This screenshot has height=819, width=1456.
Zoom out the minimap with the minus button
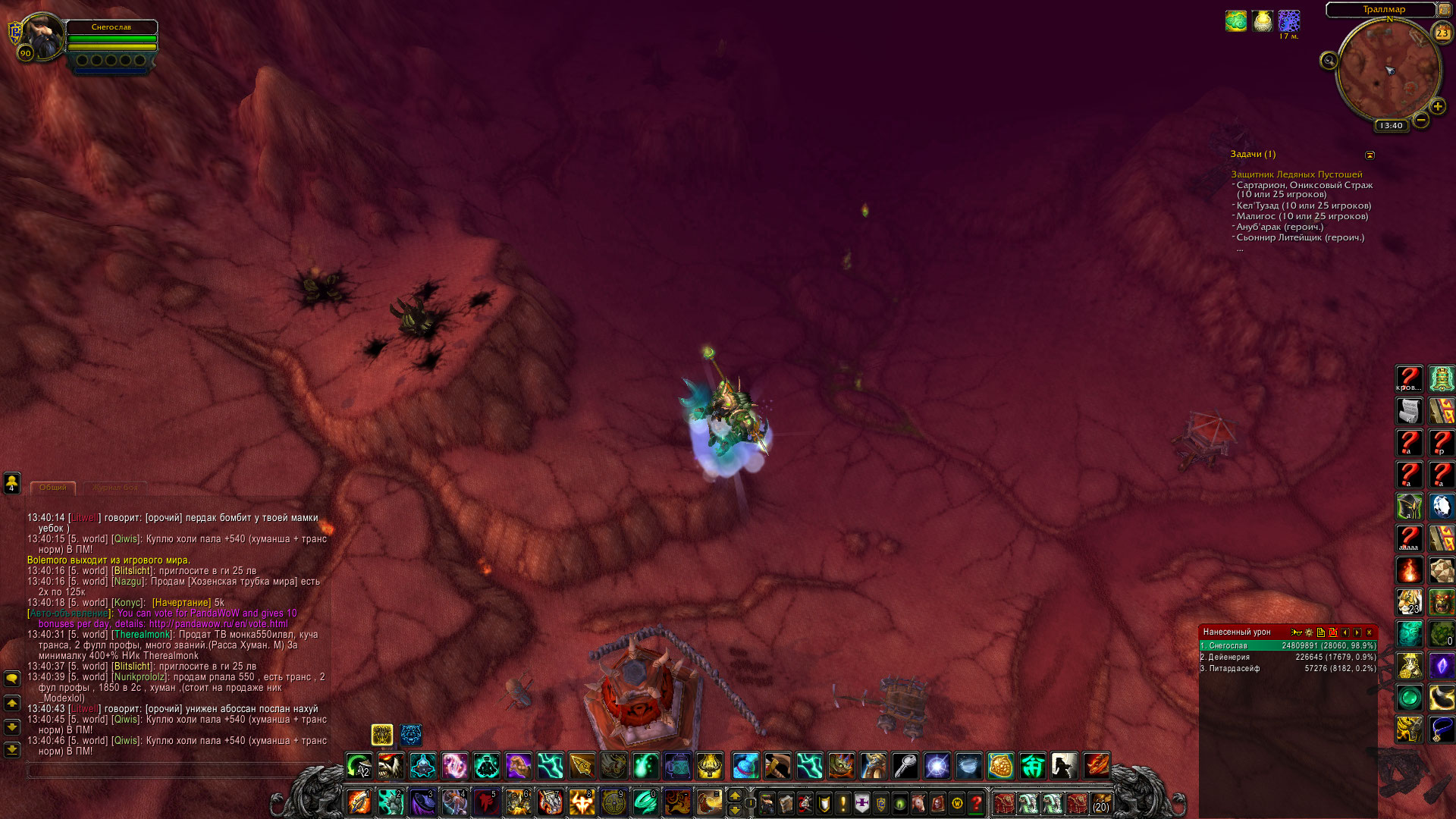[1421, 120]
